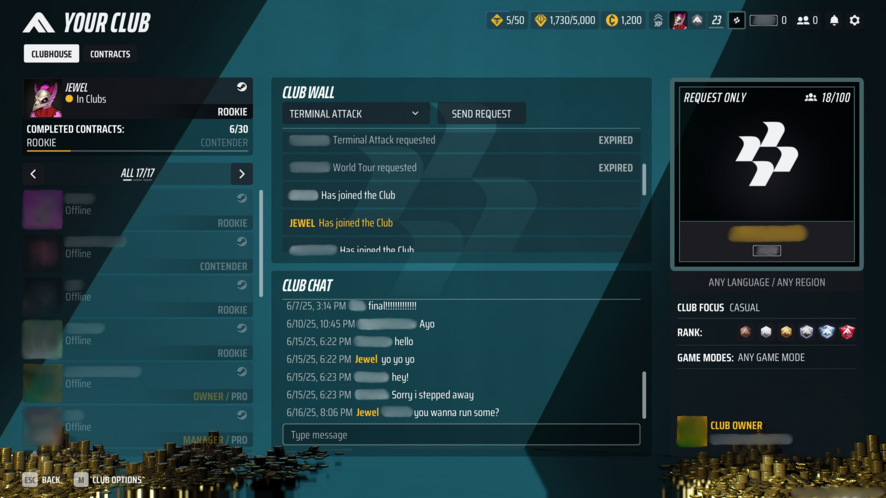The image size is (886, 498).
Task: Select Jewel's player card
Action: point(137,99)
